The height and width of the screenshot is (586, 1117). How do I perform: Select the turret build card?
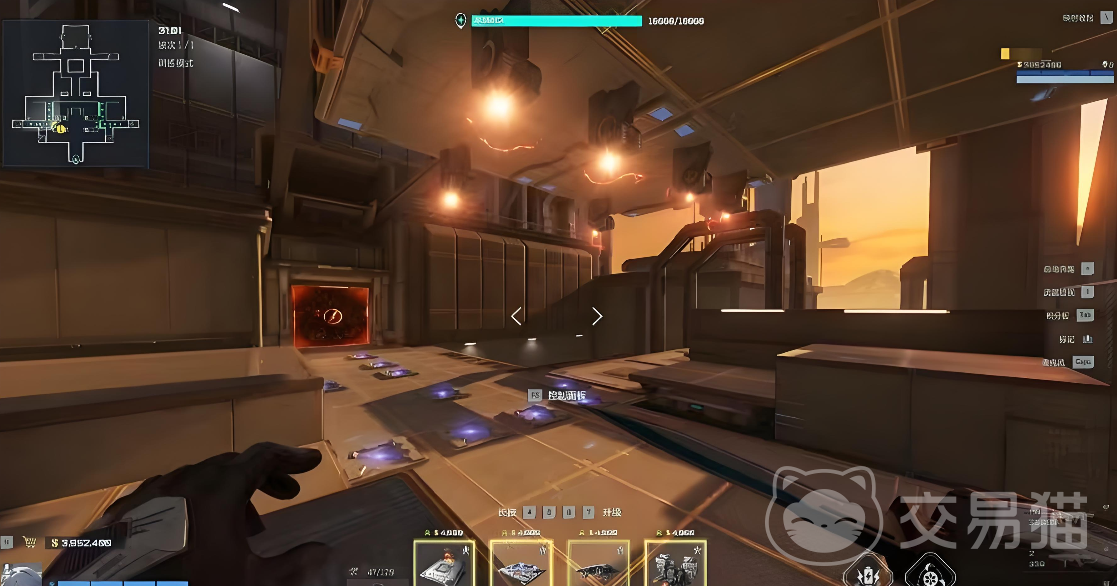click(x=675, y=563)
